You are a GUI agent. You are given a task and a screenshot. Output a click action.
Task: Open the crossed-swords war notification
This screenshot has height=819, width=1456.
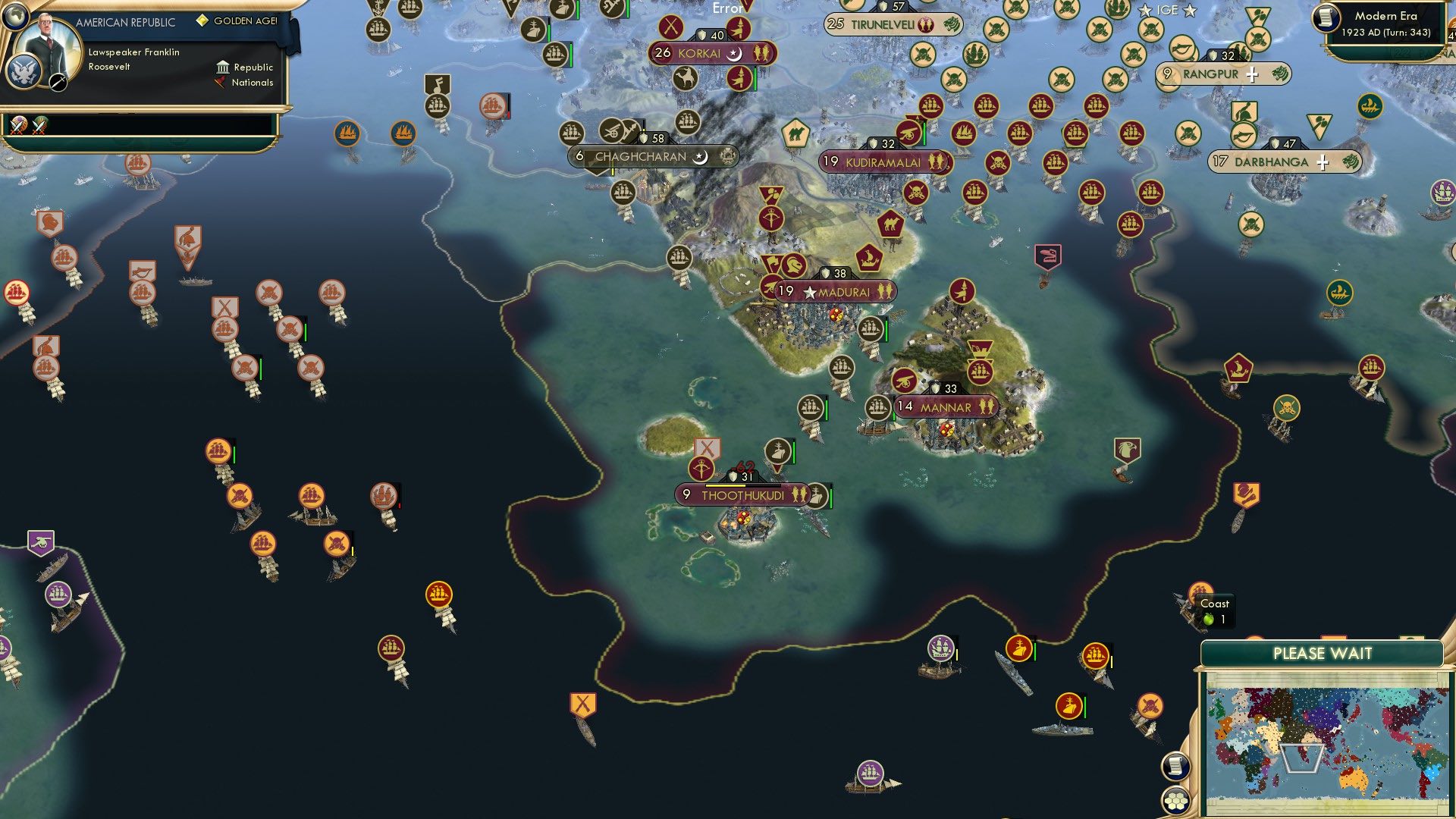tap(17, 124)
